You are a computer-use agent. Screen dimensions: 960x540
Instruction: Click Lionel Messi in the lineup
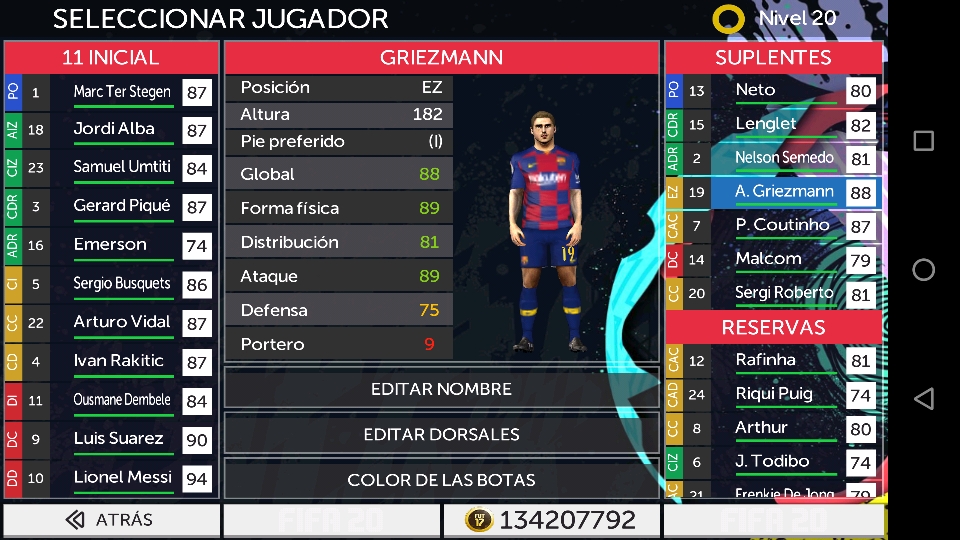coord(122,478)
